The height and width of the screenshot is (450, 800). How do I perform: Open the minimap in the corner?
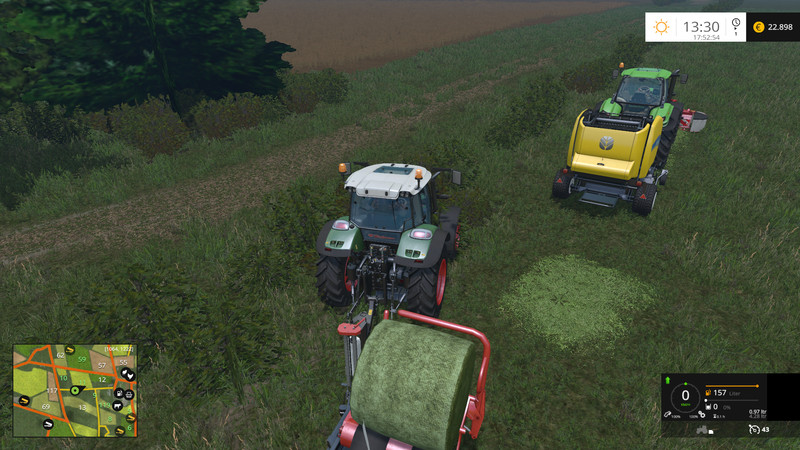click(x=74, y=391)
